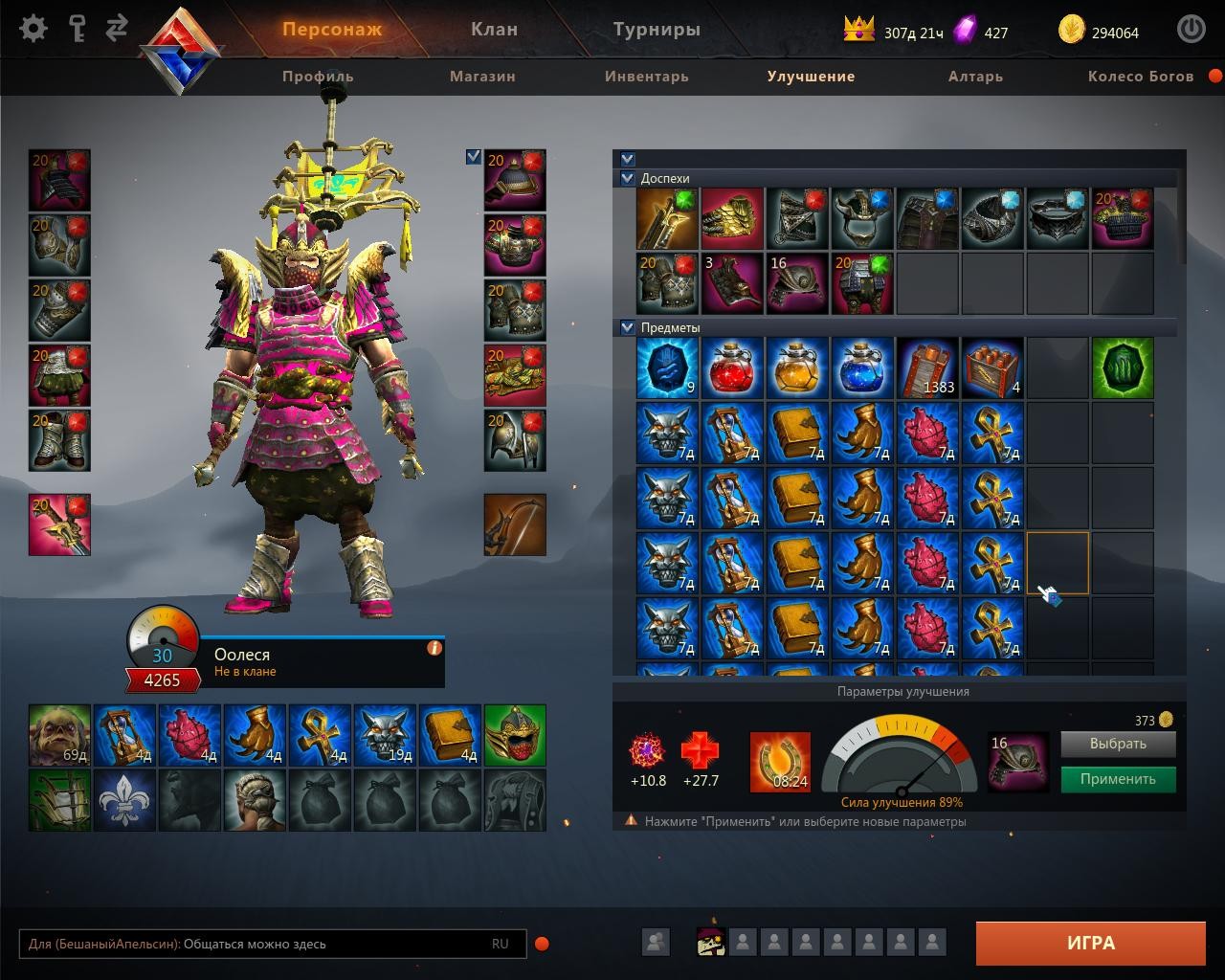This screenshot has height=980, width=1225.
Task: Collapse the Предметы section
Action: pyautogui.click(x=628, y=327)
